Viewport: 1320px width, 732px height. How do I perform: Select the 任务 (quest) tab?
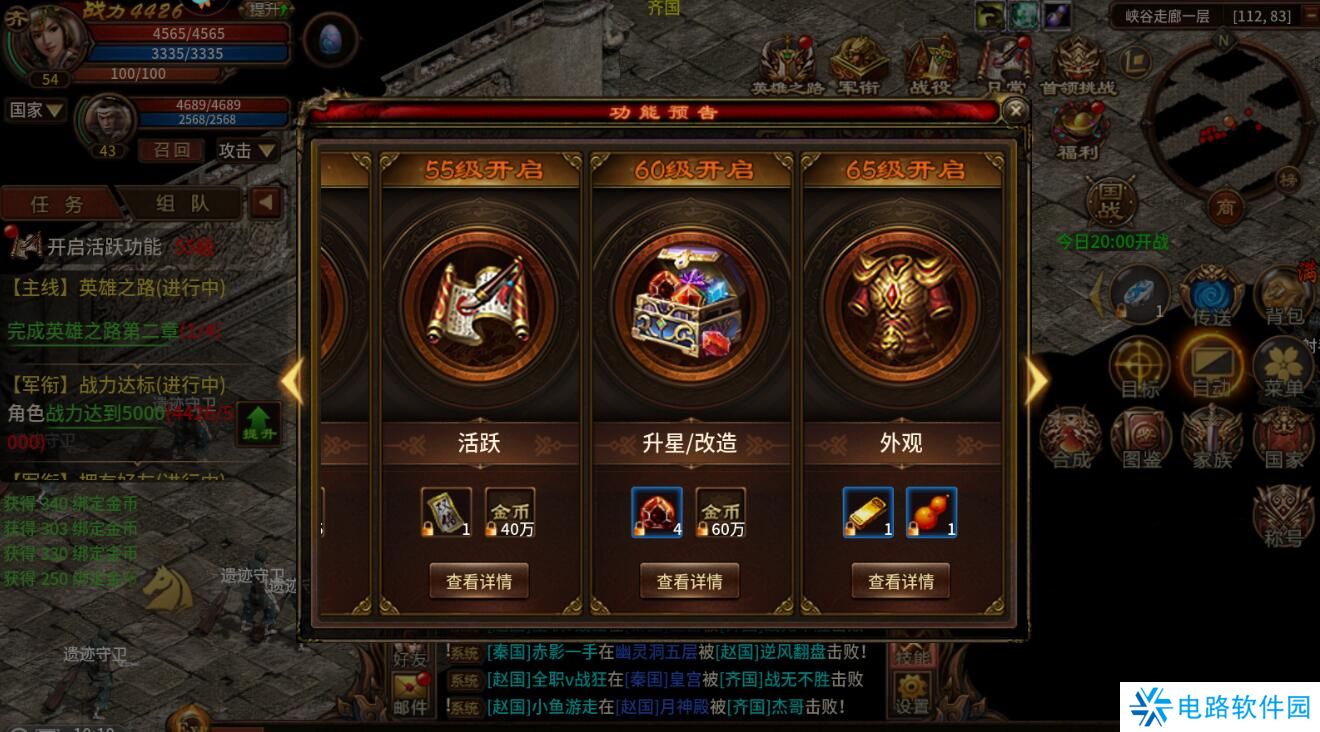point(55,201)
